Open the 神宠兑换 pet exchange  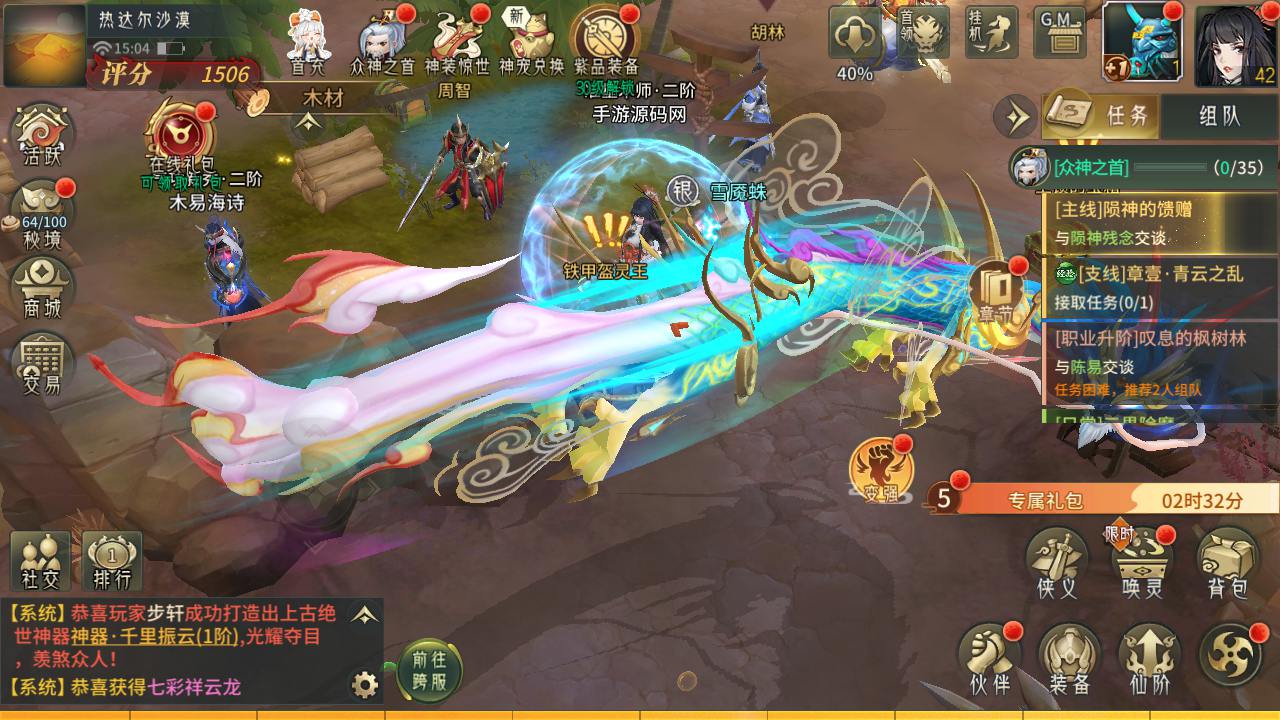pos(532,40)
